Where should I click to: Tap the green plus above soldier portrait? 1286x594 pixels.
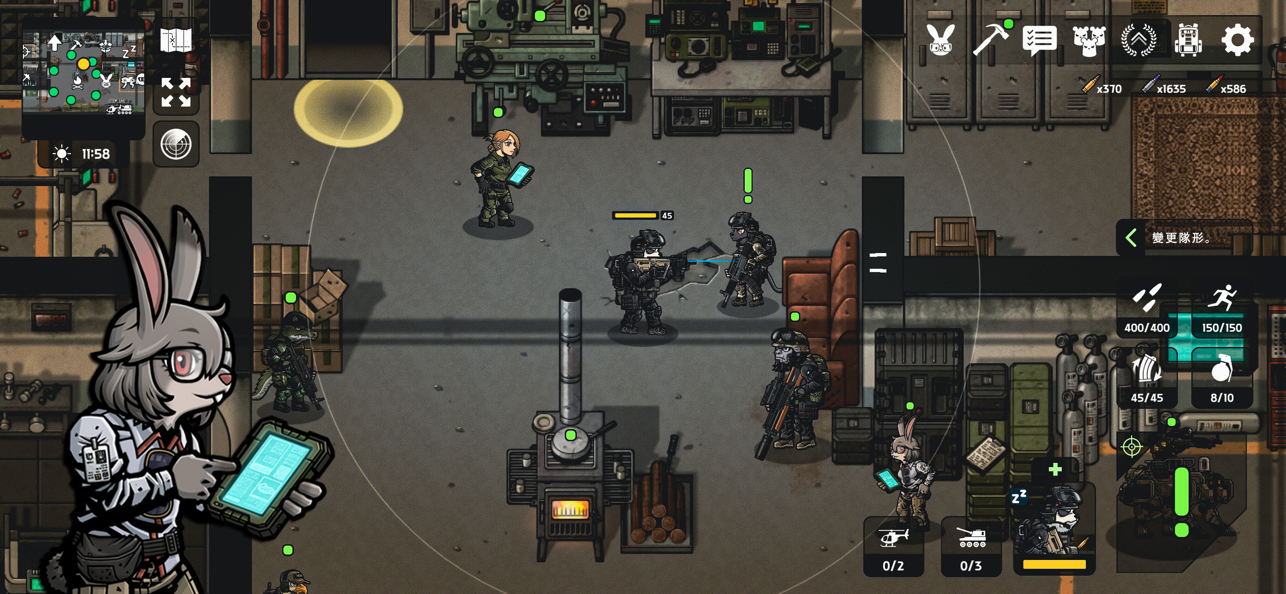(x=1055, y=470)
